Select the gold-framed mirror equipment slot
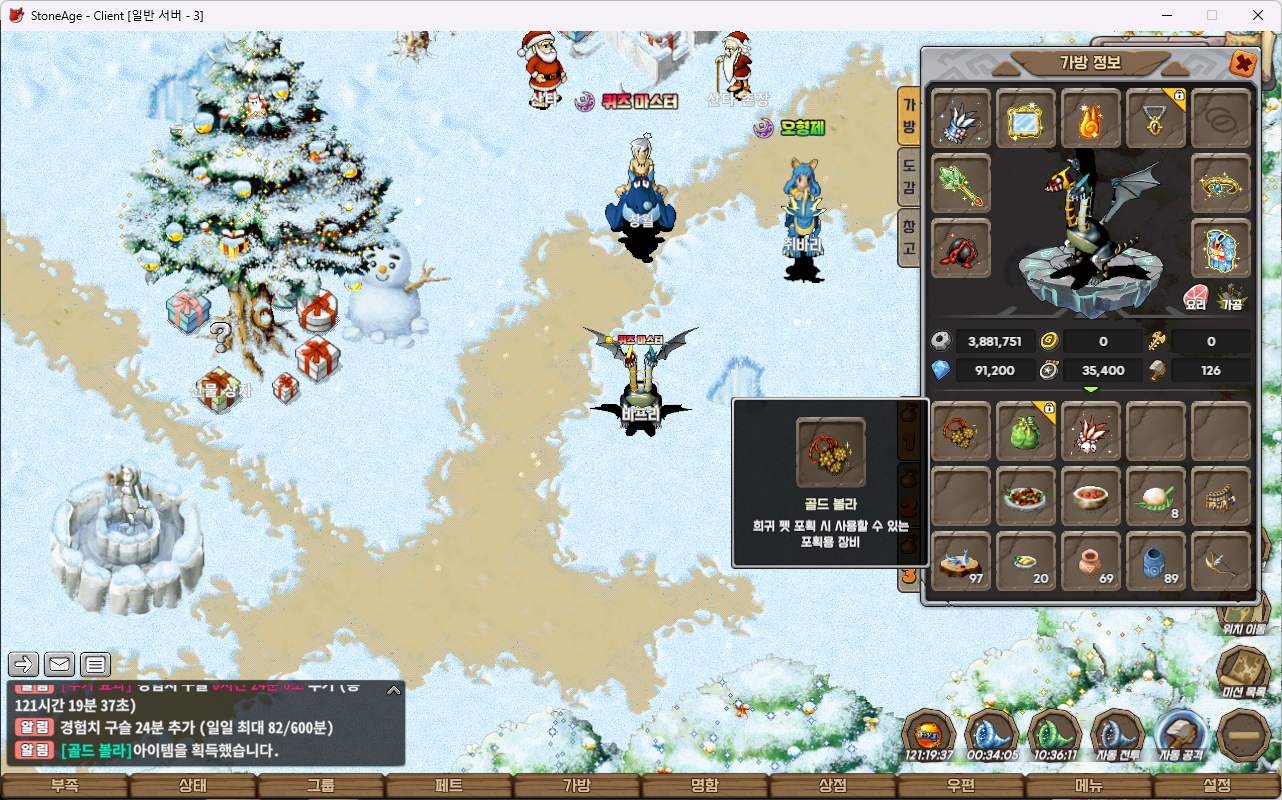Viewport: 1282px width, 800px height. [x=1026, y=119]
